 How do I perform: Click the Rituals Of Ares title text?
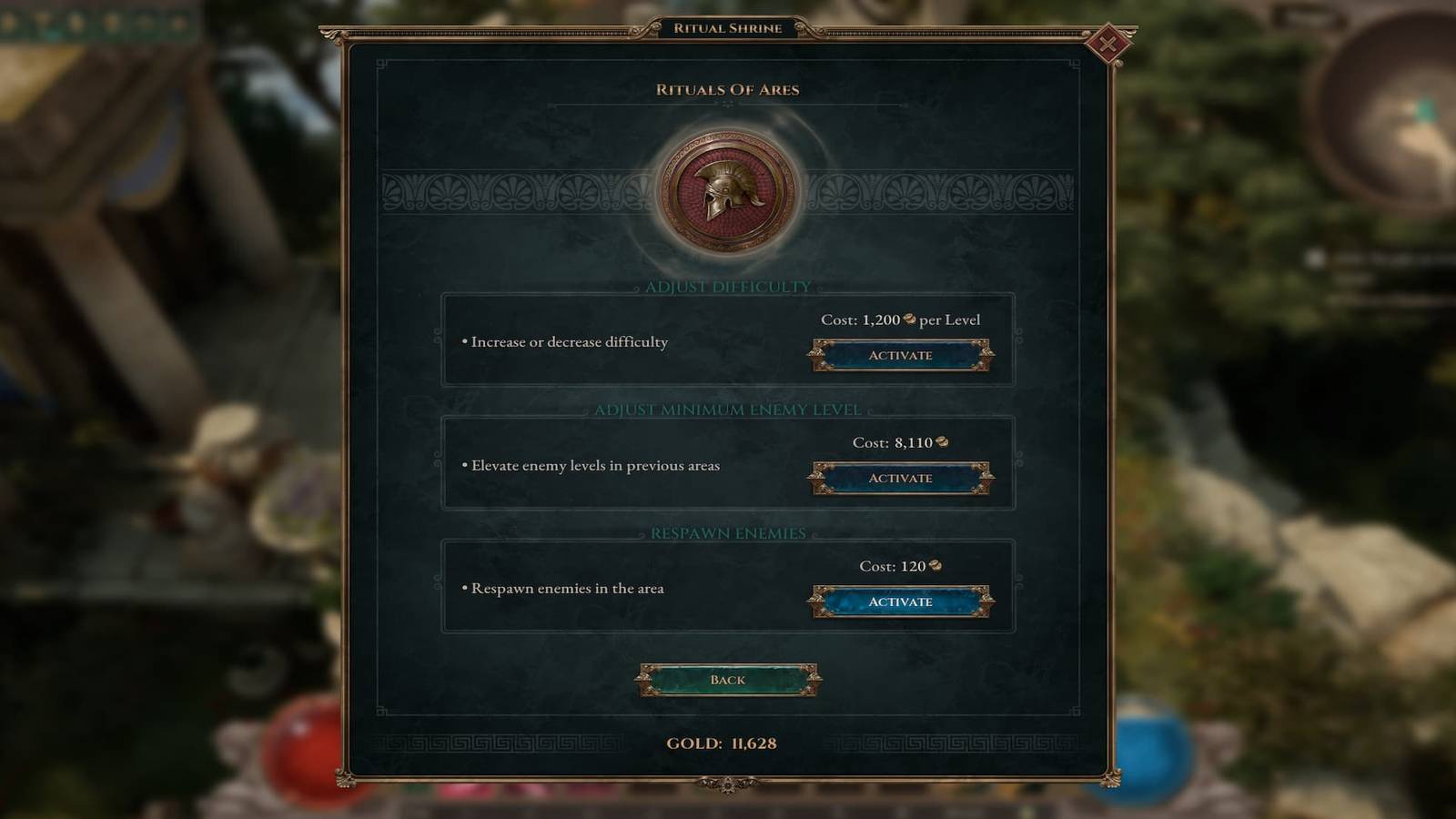tap(726, 90)
